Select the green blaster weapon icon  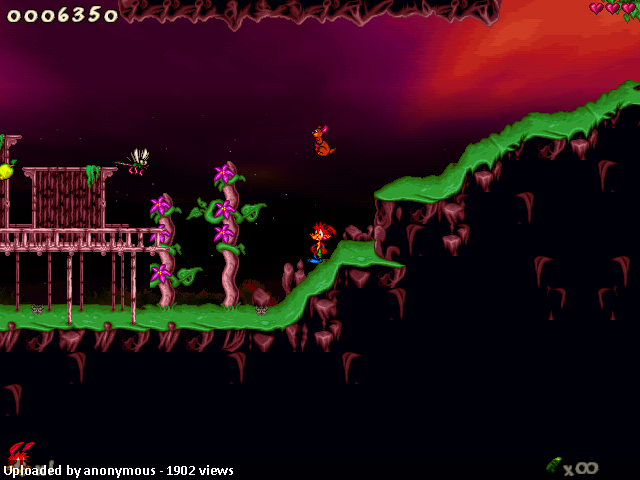[x=553, y=465]
